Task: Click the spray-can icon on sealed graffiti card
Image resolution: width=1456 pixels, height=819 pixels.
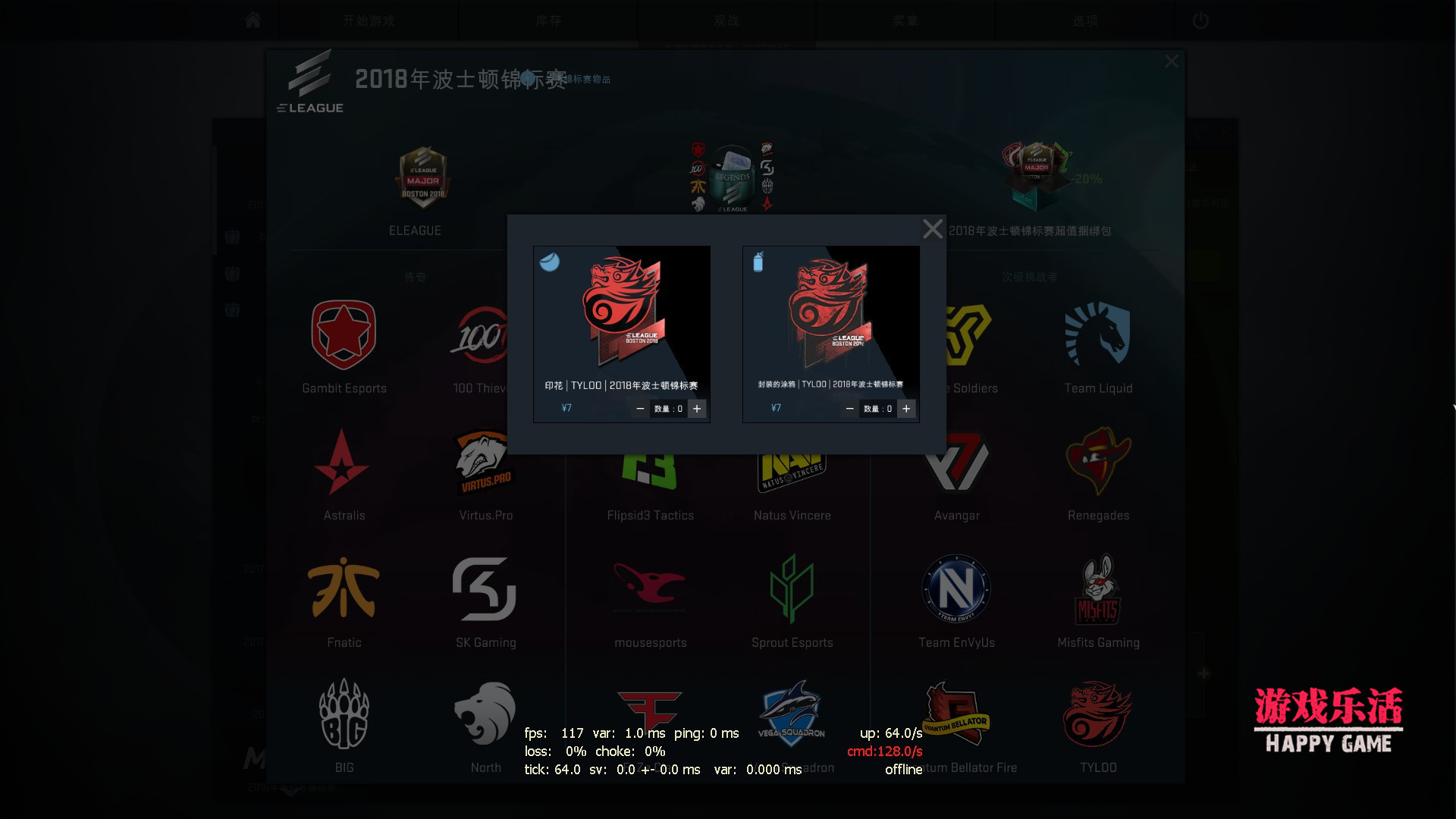Action: (758, 262)
